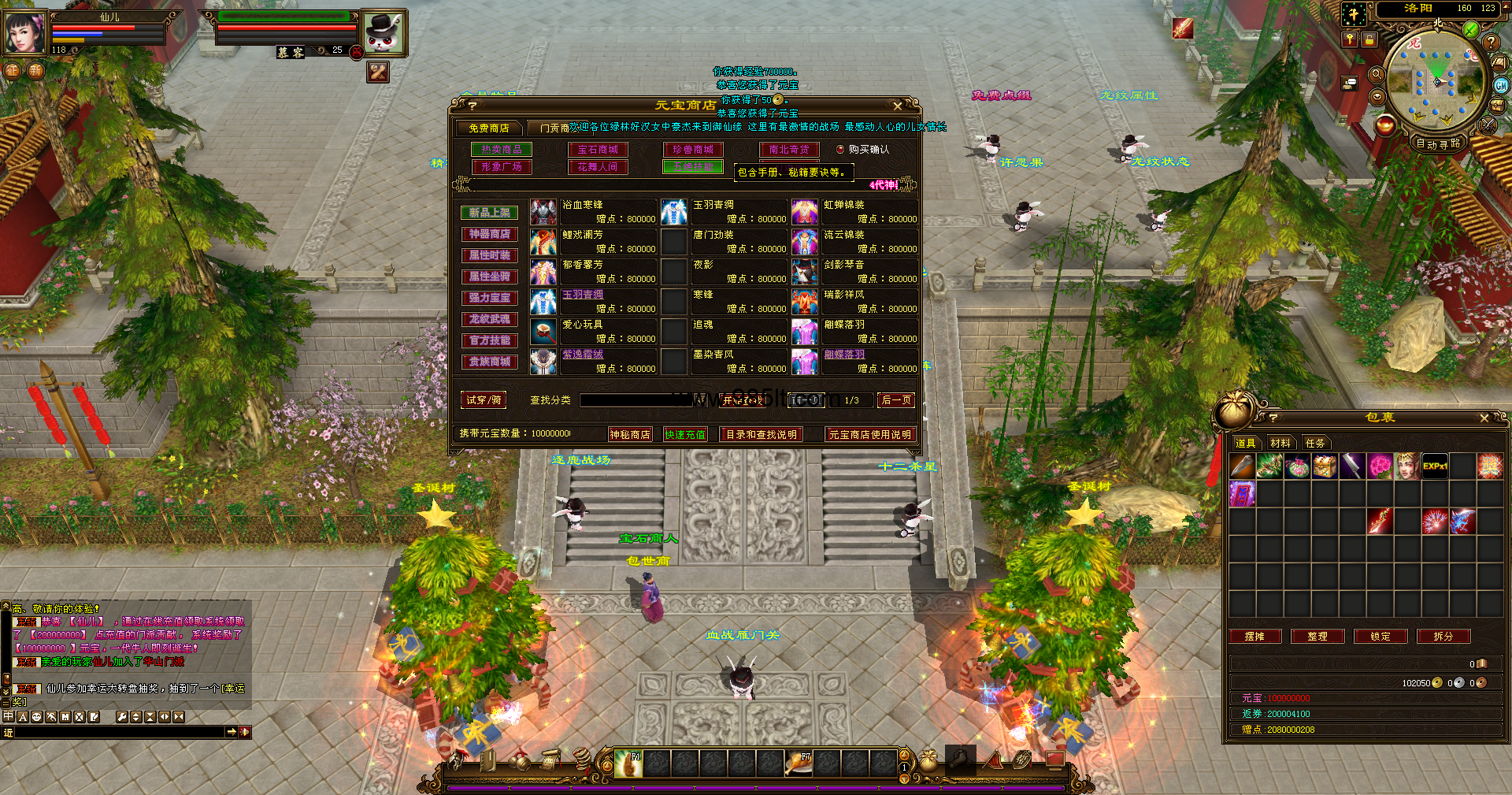Close the 元宝商店 shop window
Image resolution: width=1512 pixels, height=795 pixels.
click(897, 106)
